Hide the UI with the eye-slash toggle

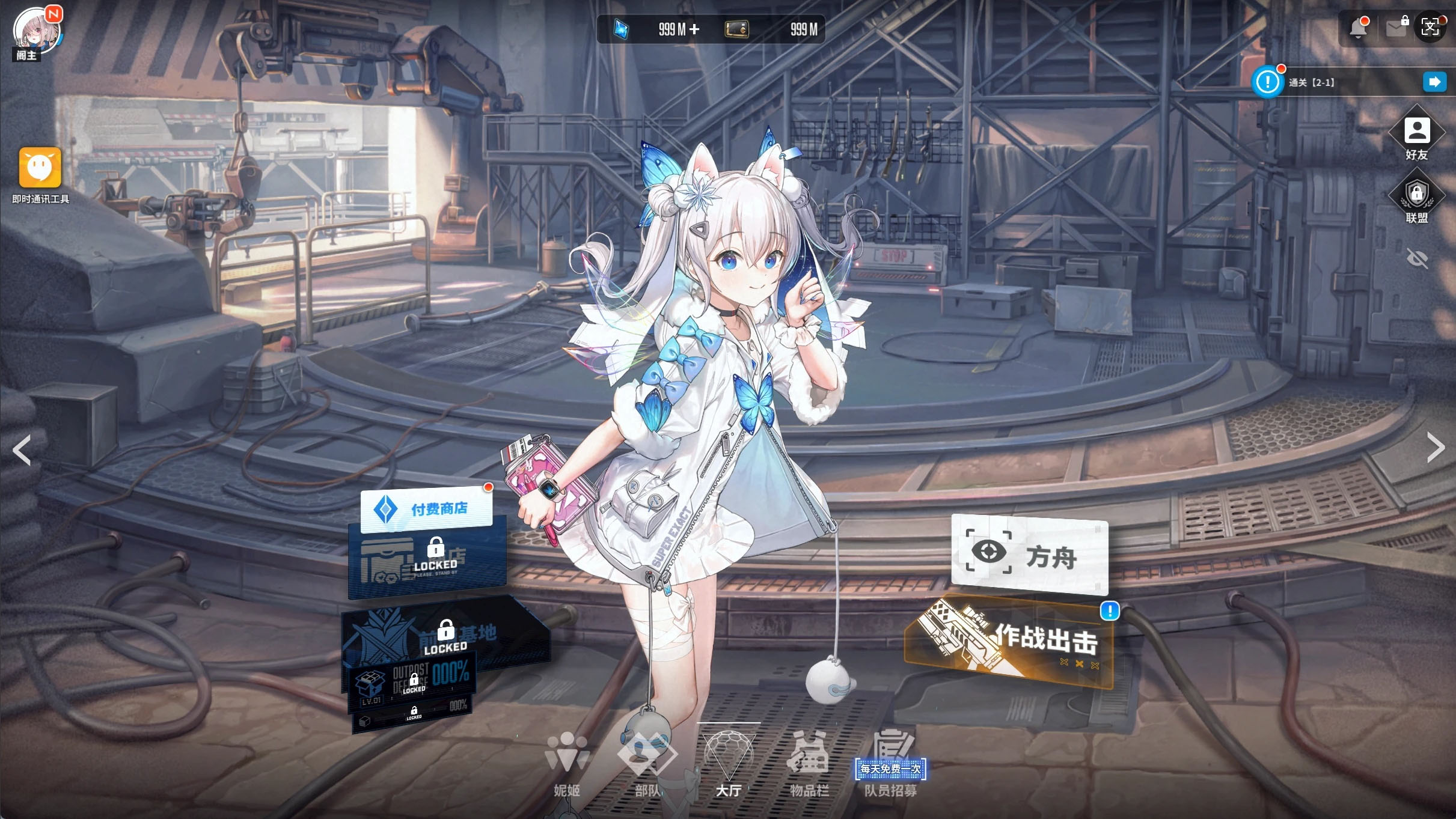(x=1417, y=259)
